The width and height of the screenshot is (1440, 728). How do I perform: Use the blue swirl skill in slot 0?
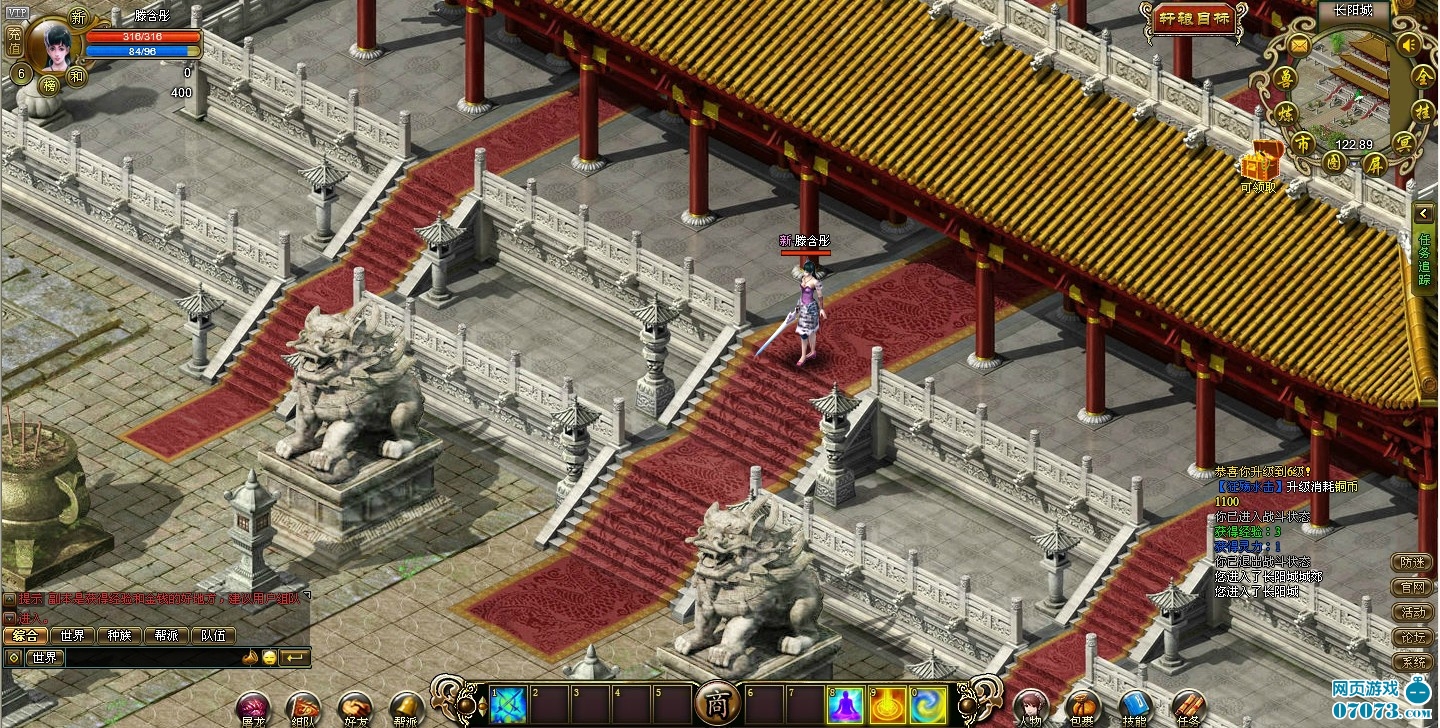(929, 705)
